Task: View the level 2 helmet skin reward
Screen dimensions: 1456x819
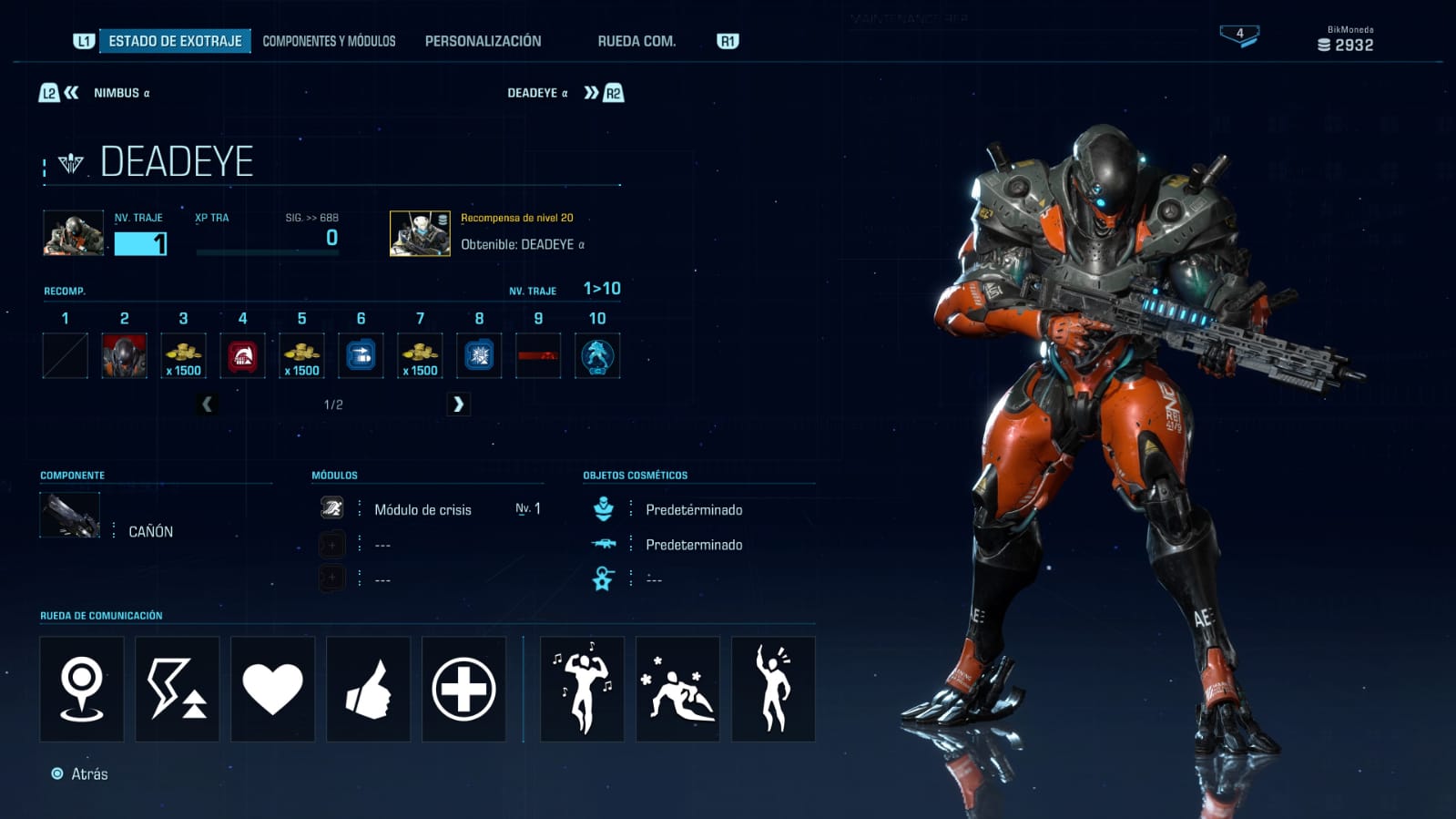Action: 125,355
